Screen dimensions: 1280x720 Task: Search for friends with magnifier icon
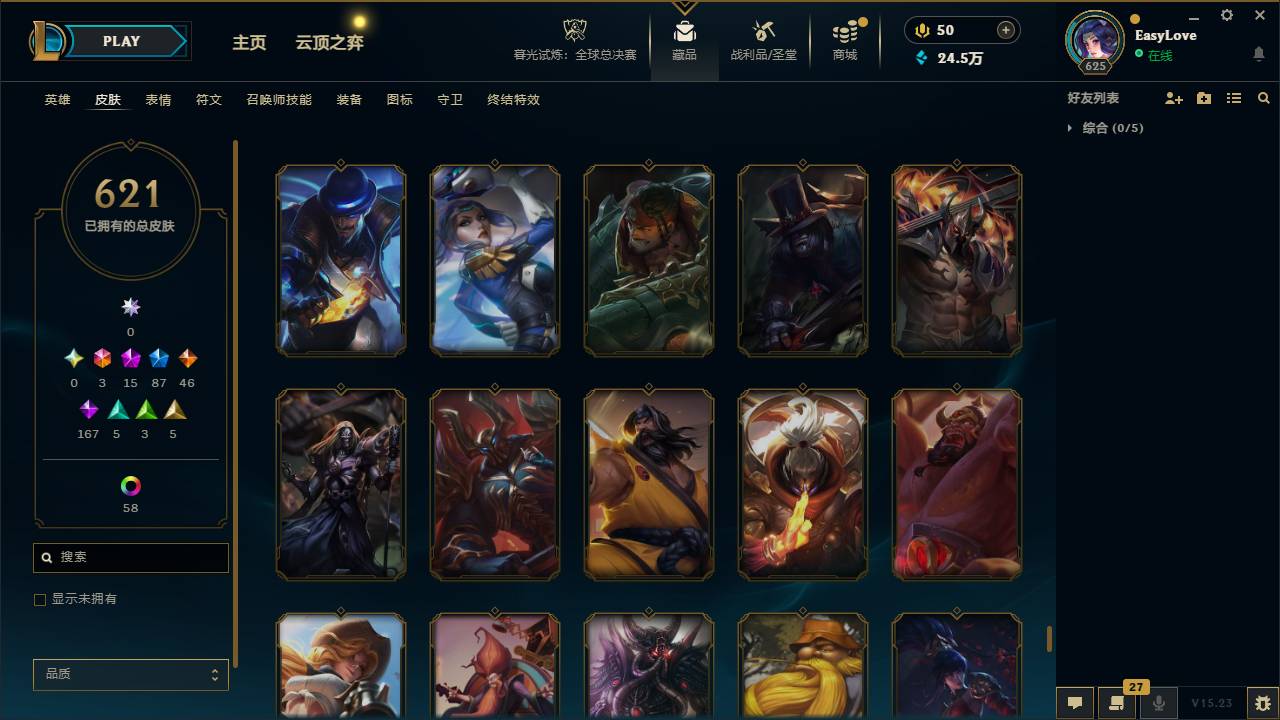click(x=1263, y=97)
